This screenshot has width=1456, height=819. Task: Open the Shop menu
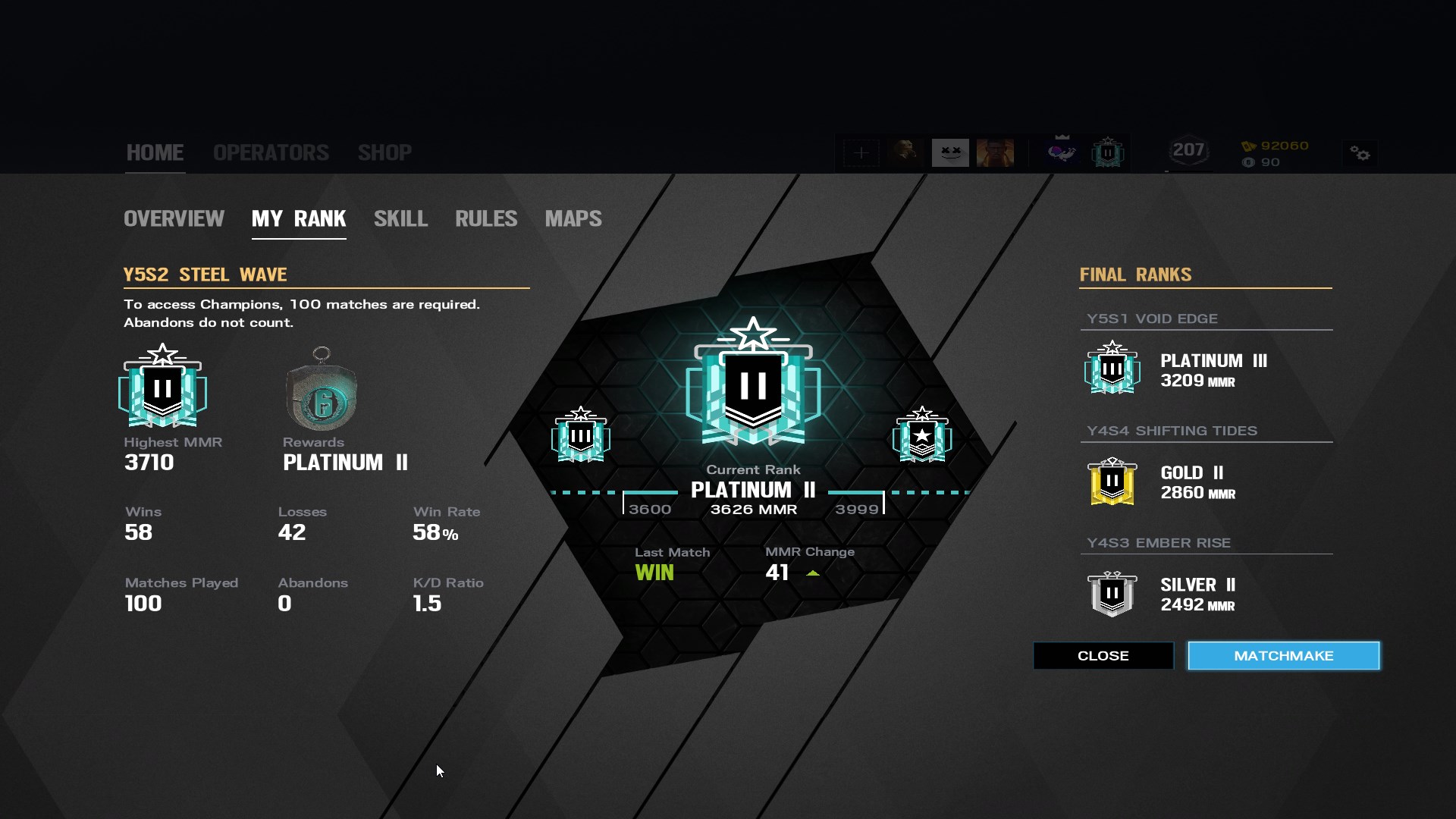(x=384, y=152)
